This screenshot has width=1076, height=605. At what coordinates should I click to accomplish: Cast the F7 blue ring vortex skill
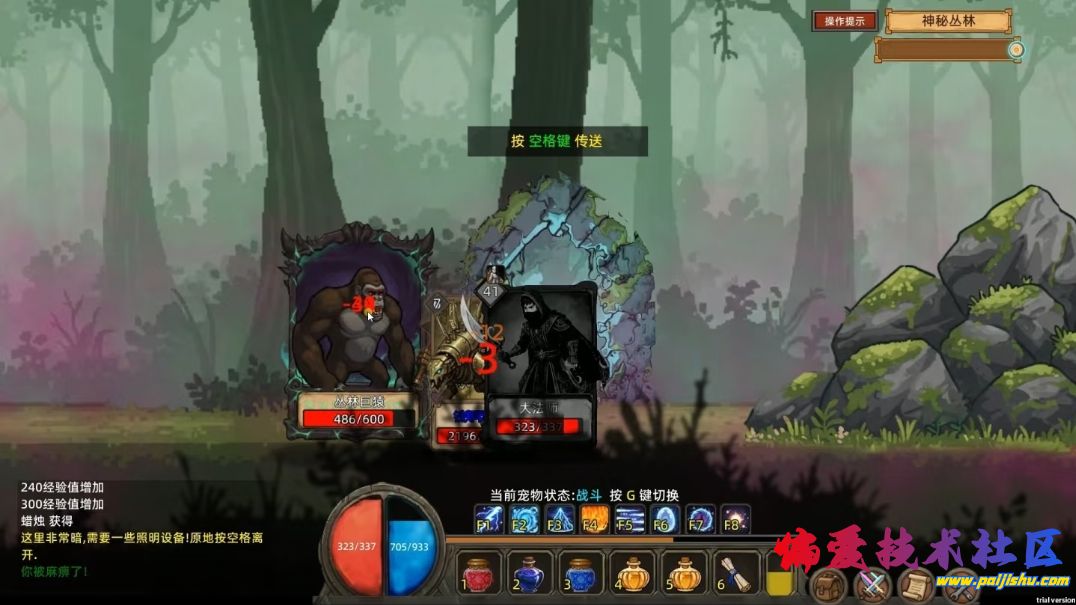pyautogui.click(x=700, y=519)
